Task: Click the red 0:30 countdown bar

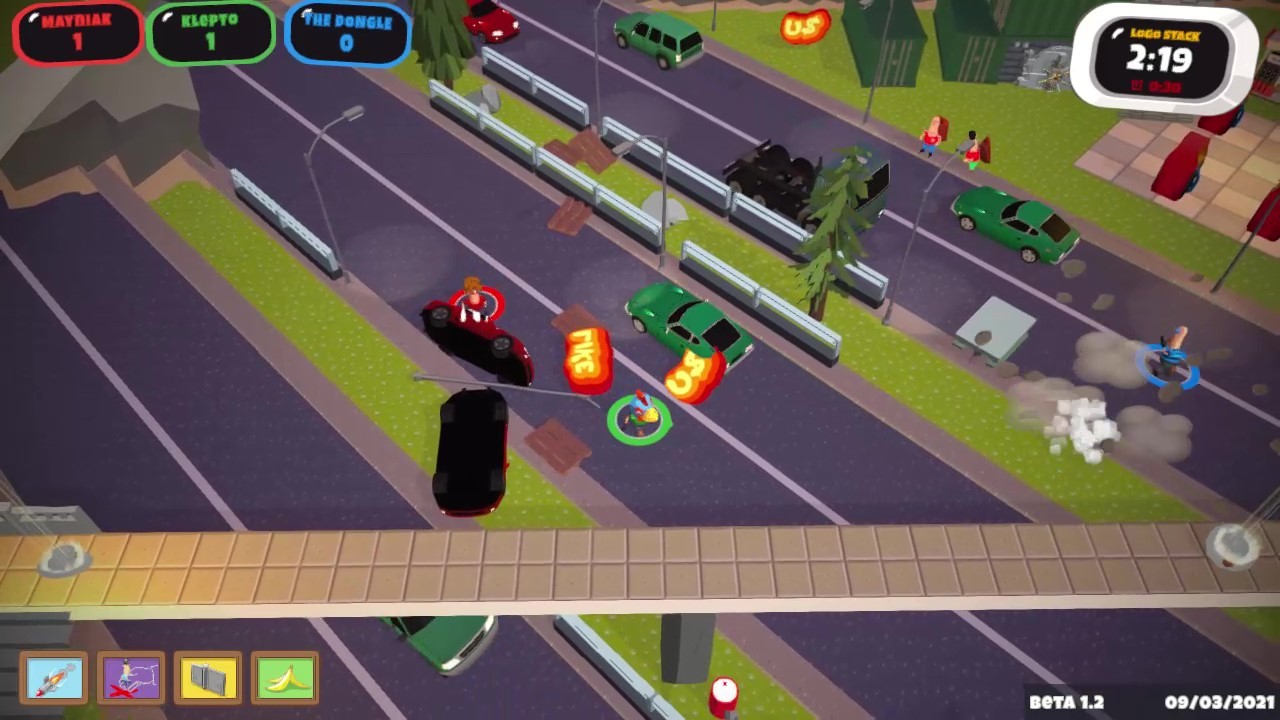Action: pyautogui.click(x=1163, y=84)
